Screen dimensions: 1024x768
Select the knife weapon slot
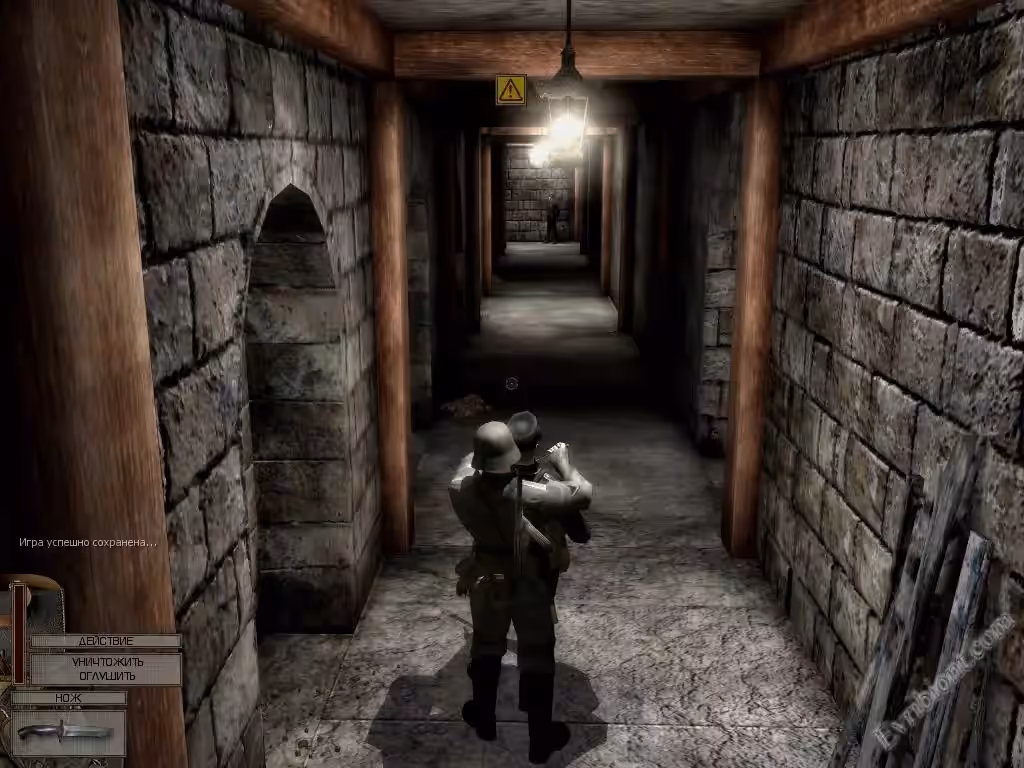[x=68, y=731]
